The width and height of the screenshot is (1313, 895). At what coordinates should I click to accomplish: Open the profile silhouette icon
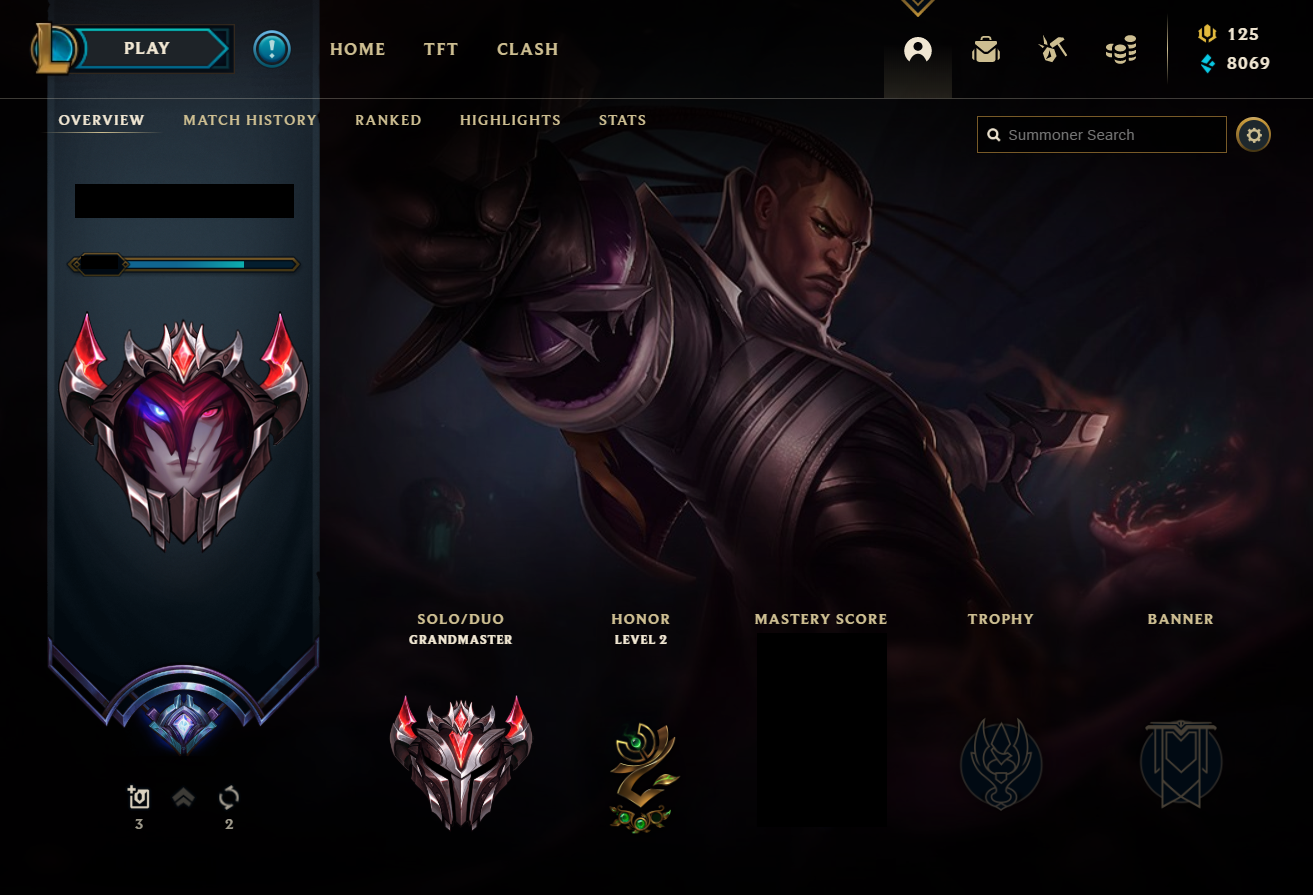coord(917,49)
